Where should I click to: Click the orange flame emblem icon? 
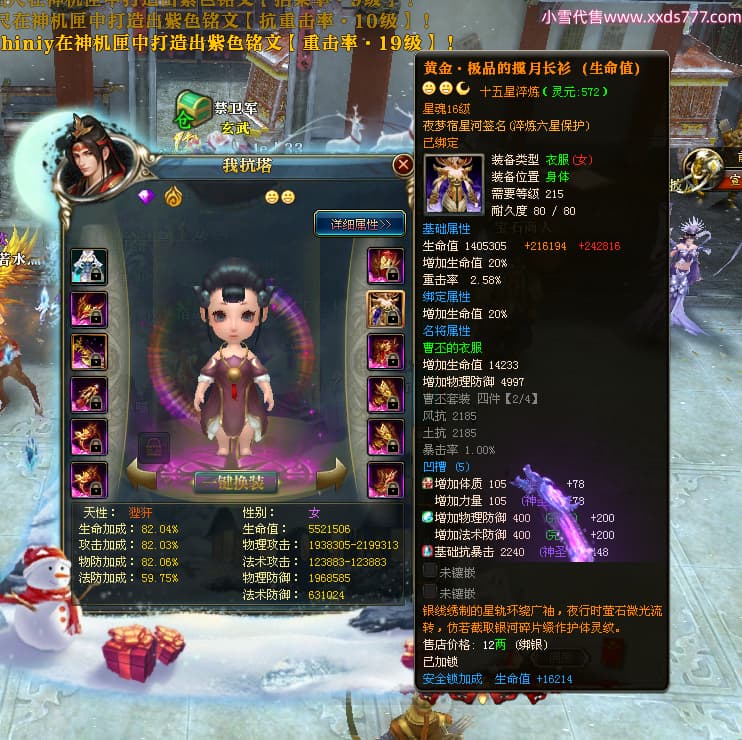click(x=173, y=196)
